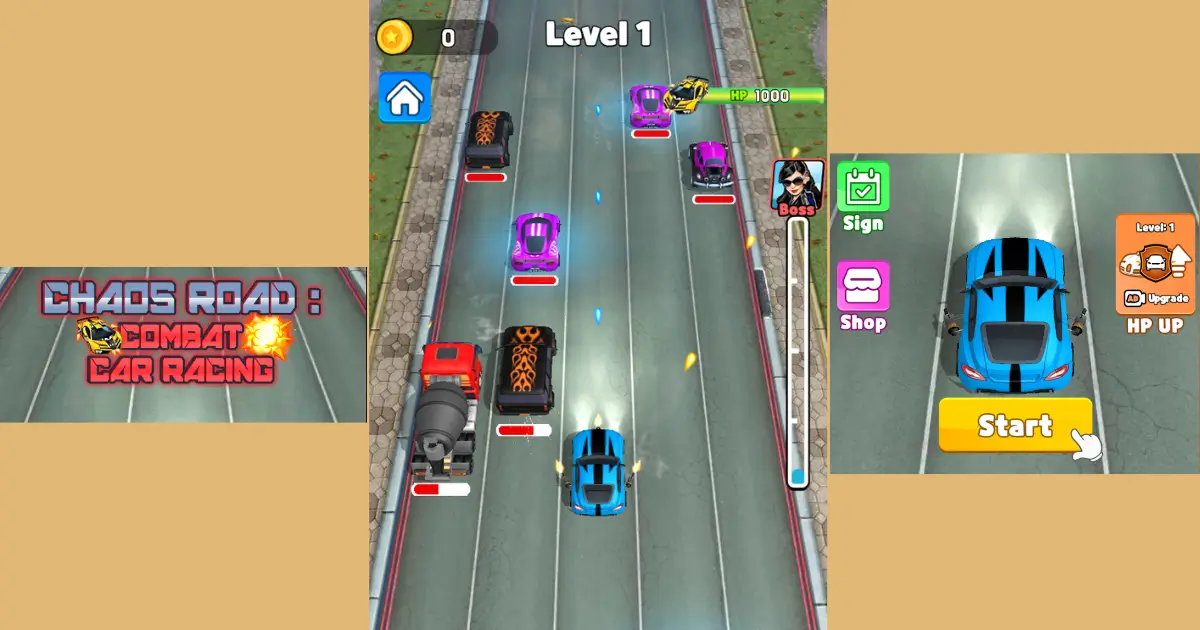The height and width of the screenshot is (630, 1200).
Task: Tap the blue home button
Action: pos(404,98)
